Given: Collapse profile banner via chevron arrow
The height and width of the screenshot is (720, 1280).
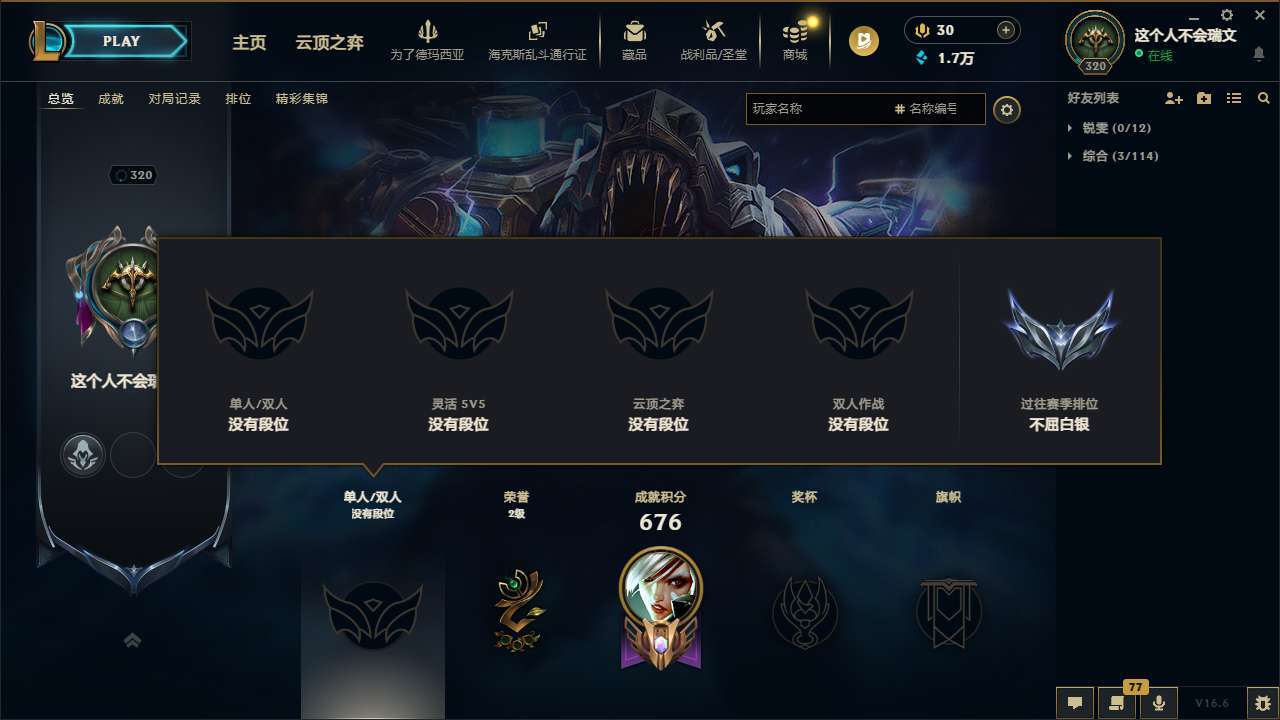Looking at the screenshot, I should [x=133, y=642].
